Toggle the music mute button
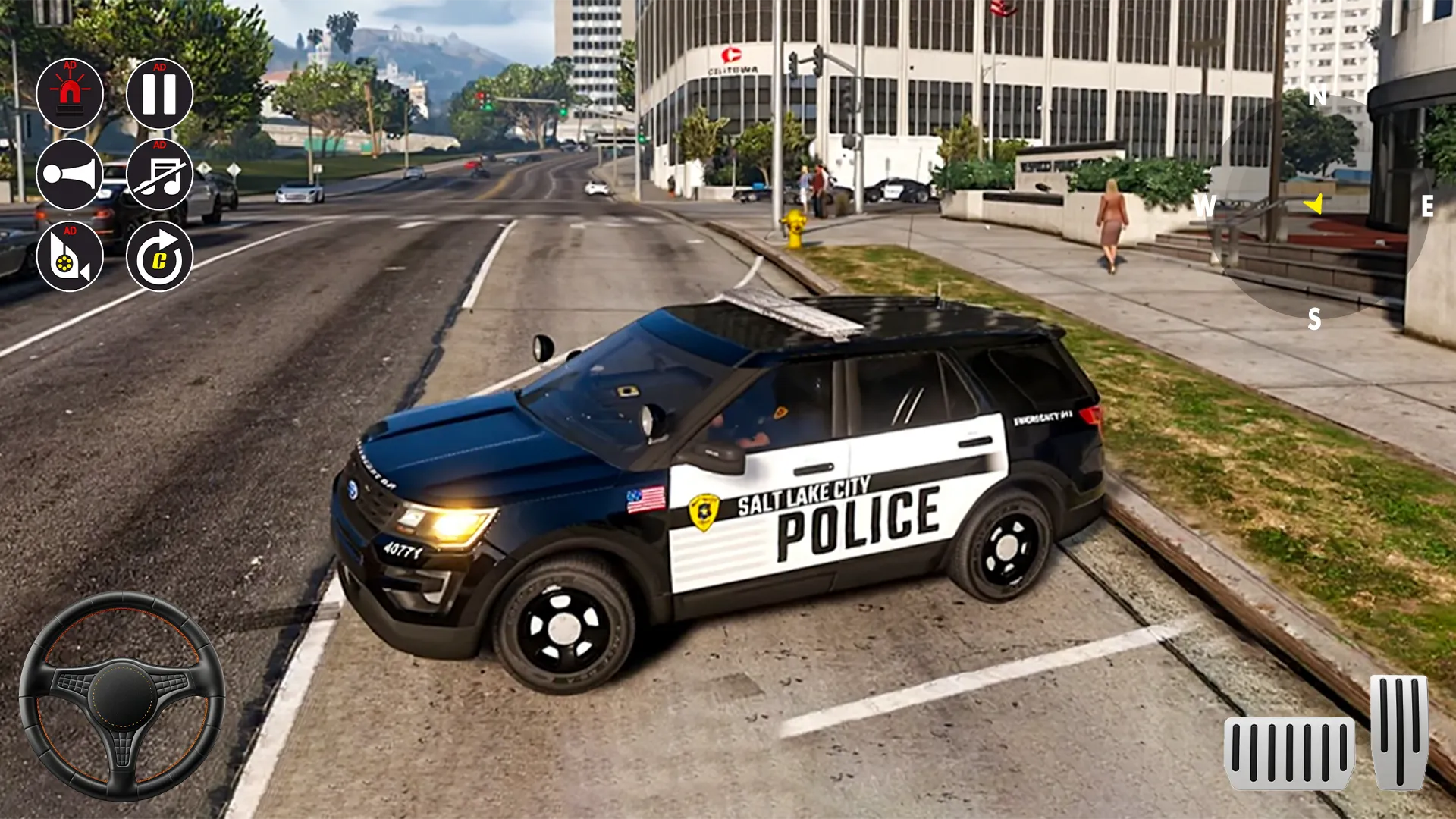This screenshot has height=819, width=1456. [159, 174]
